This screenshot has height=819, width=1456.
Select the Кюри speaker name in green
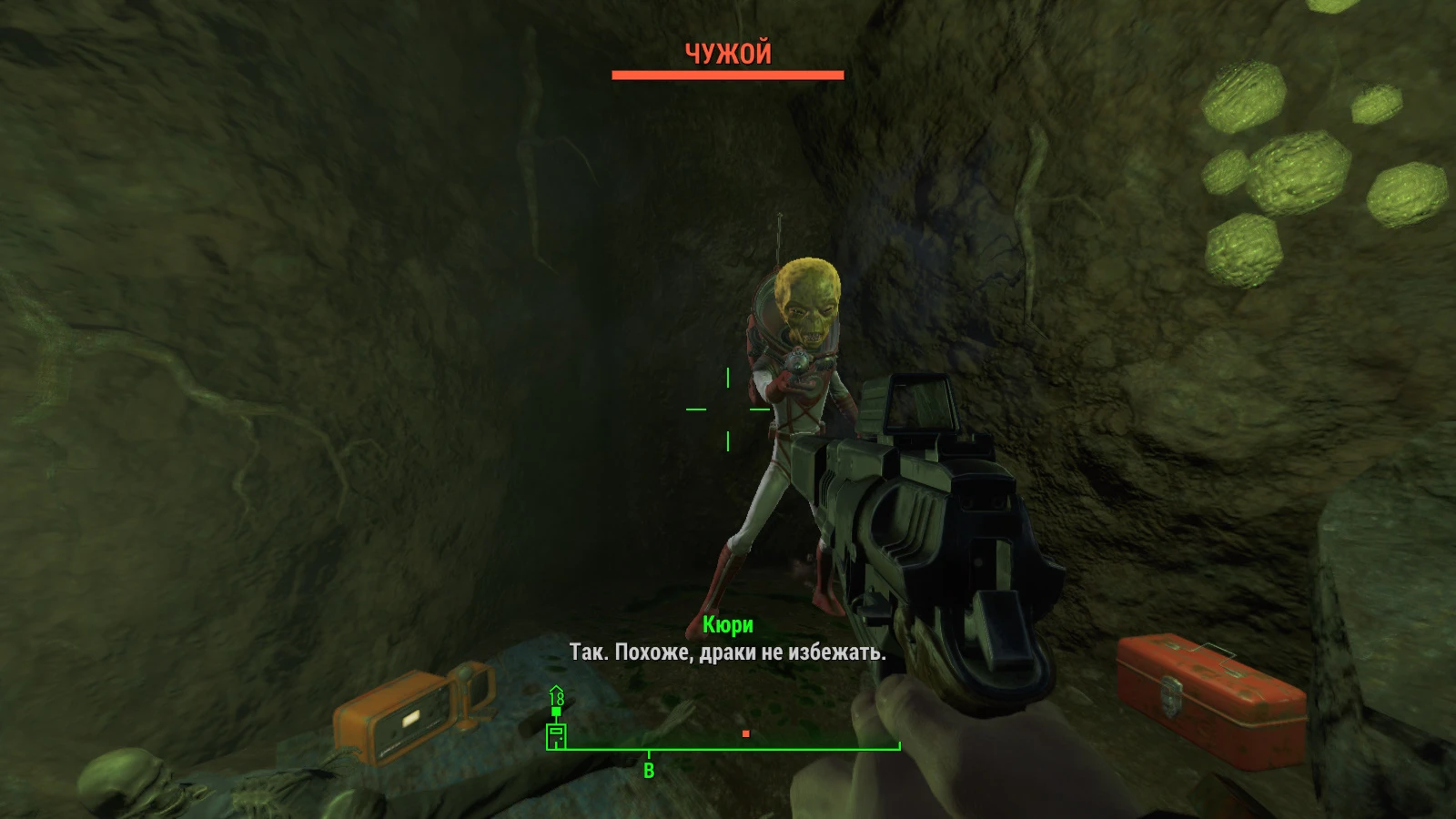(727, 625)
